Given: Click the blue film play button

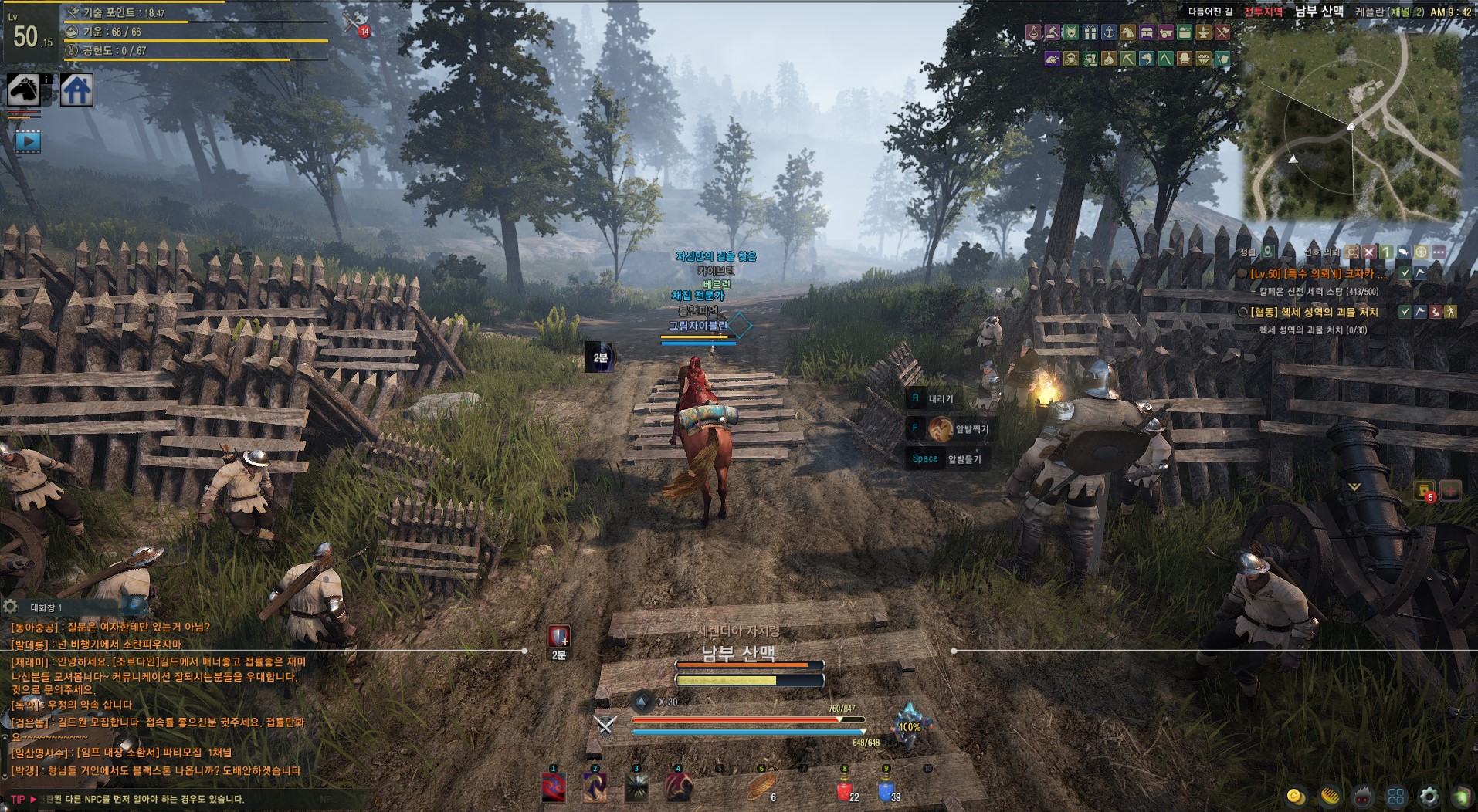Looking at the screenshot, I should pyautogui.click(x=28, y=141).
